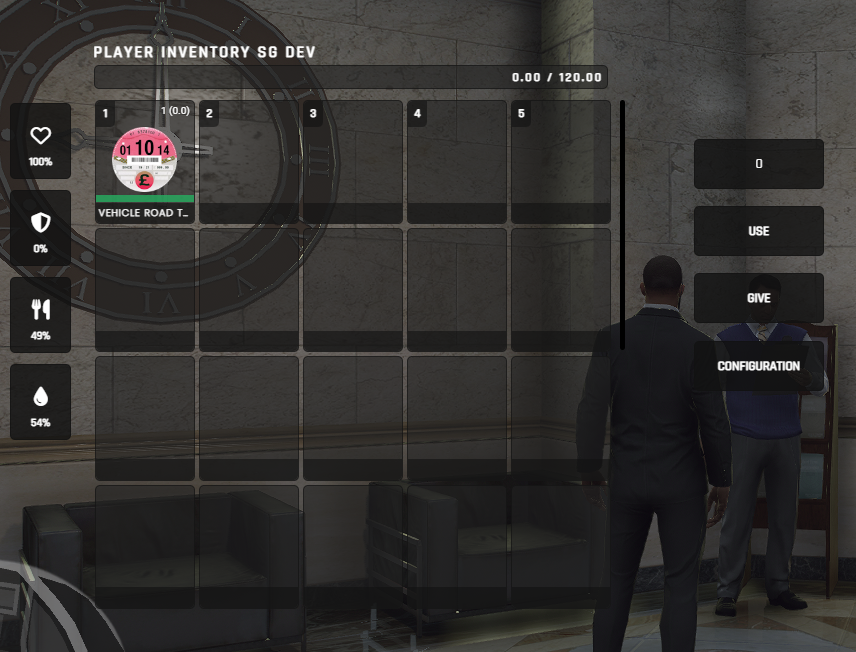The width and height of the screenshot is (856, 652).
Task: Open the Configuration menu
Action: point(758,366)
